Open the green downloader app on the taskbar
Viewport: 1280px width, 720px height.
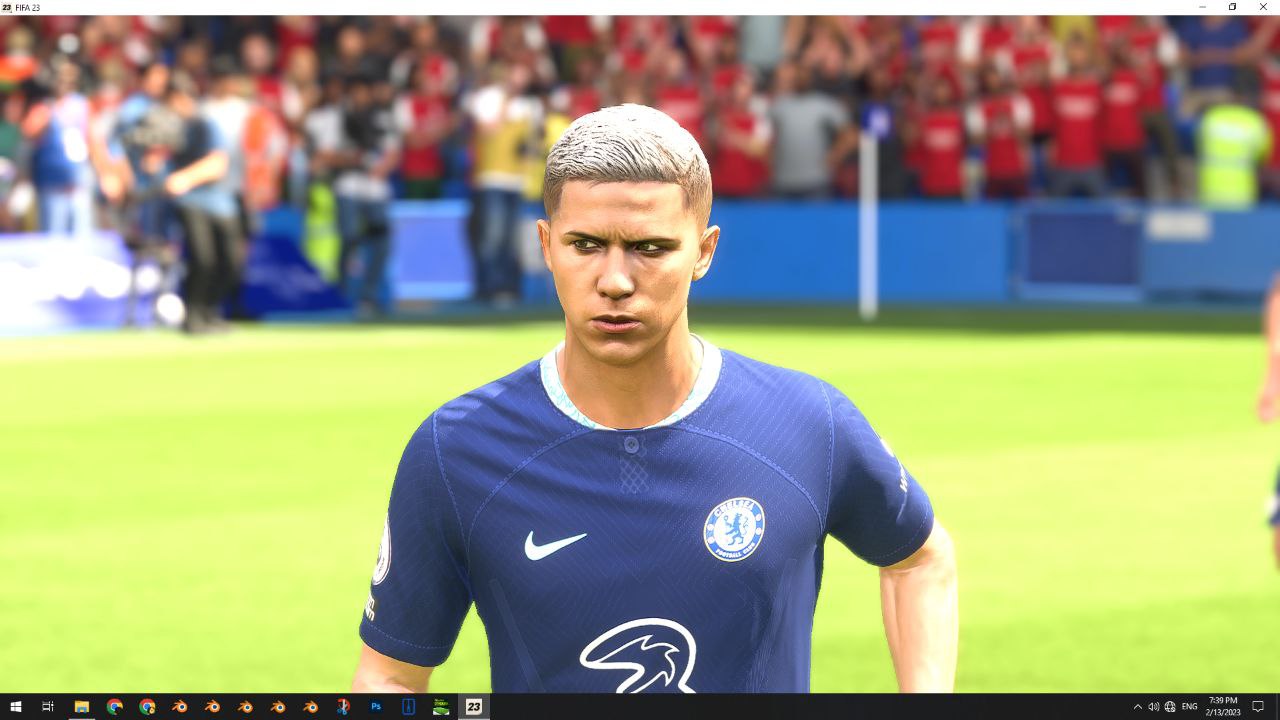click(x=440, y=707)
